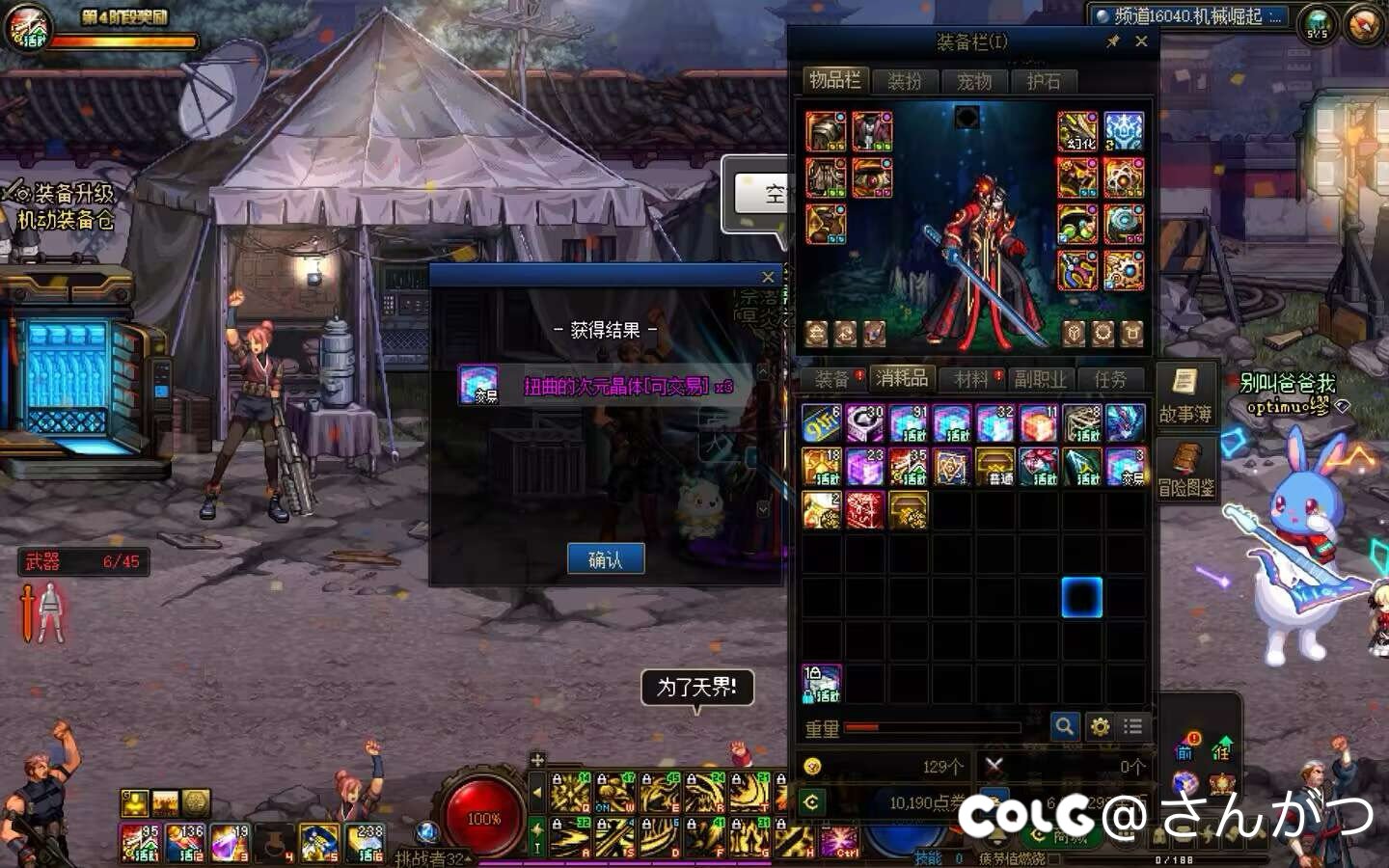Pin the 装备栏 inventory window

[x=1113, y=41]
